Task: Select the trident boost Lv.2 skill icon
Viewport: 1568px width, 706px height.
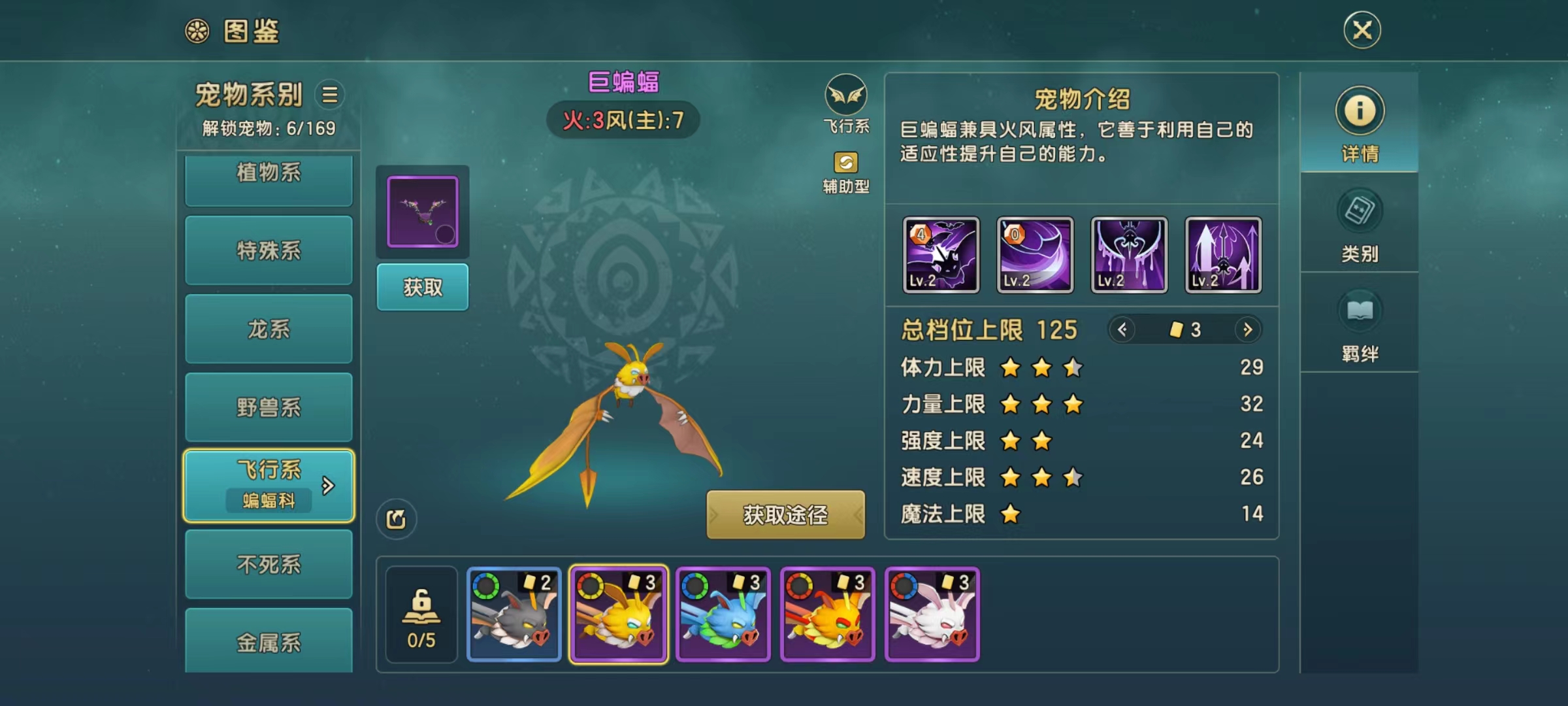Action: click(x=1222, y=256)
